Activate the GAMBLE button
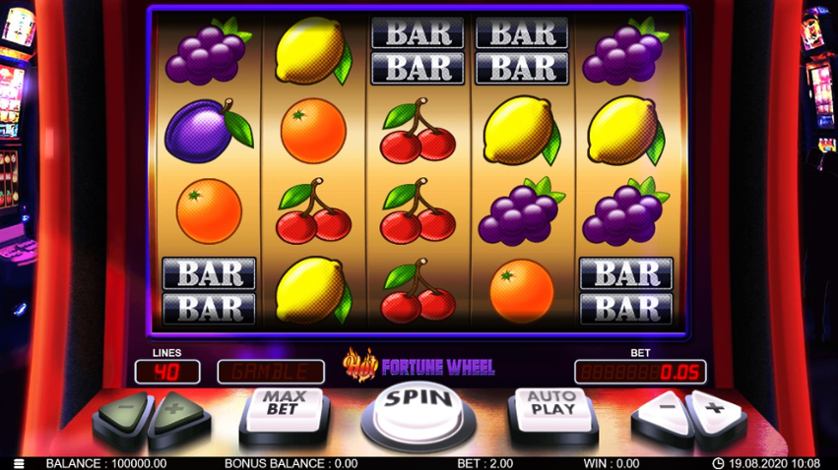Viewport: 838px width, 470px height. coord(271,372)
